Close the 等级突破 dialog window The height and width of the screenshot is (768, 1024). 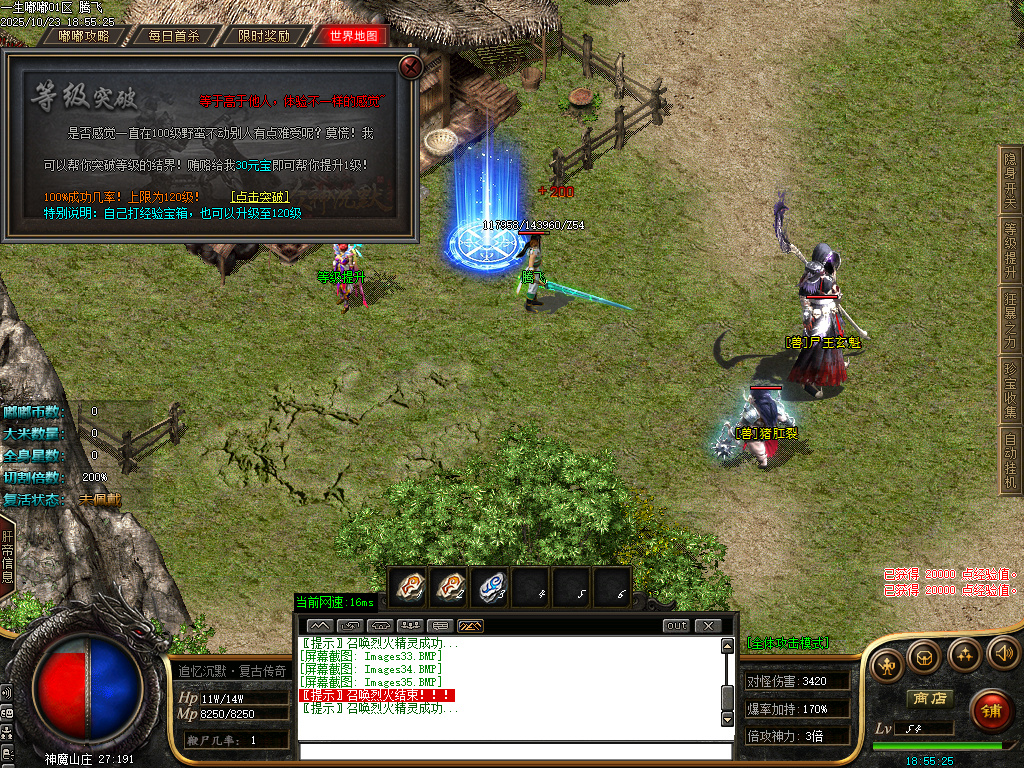tap(410, 68)
